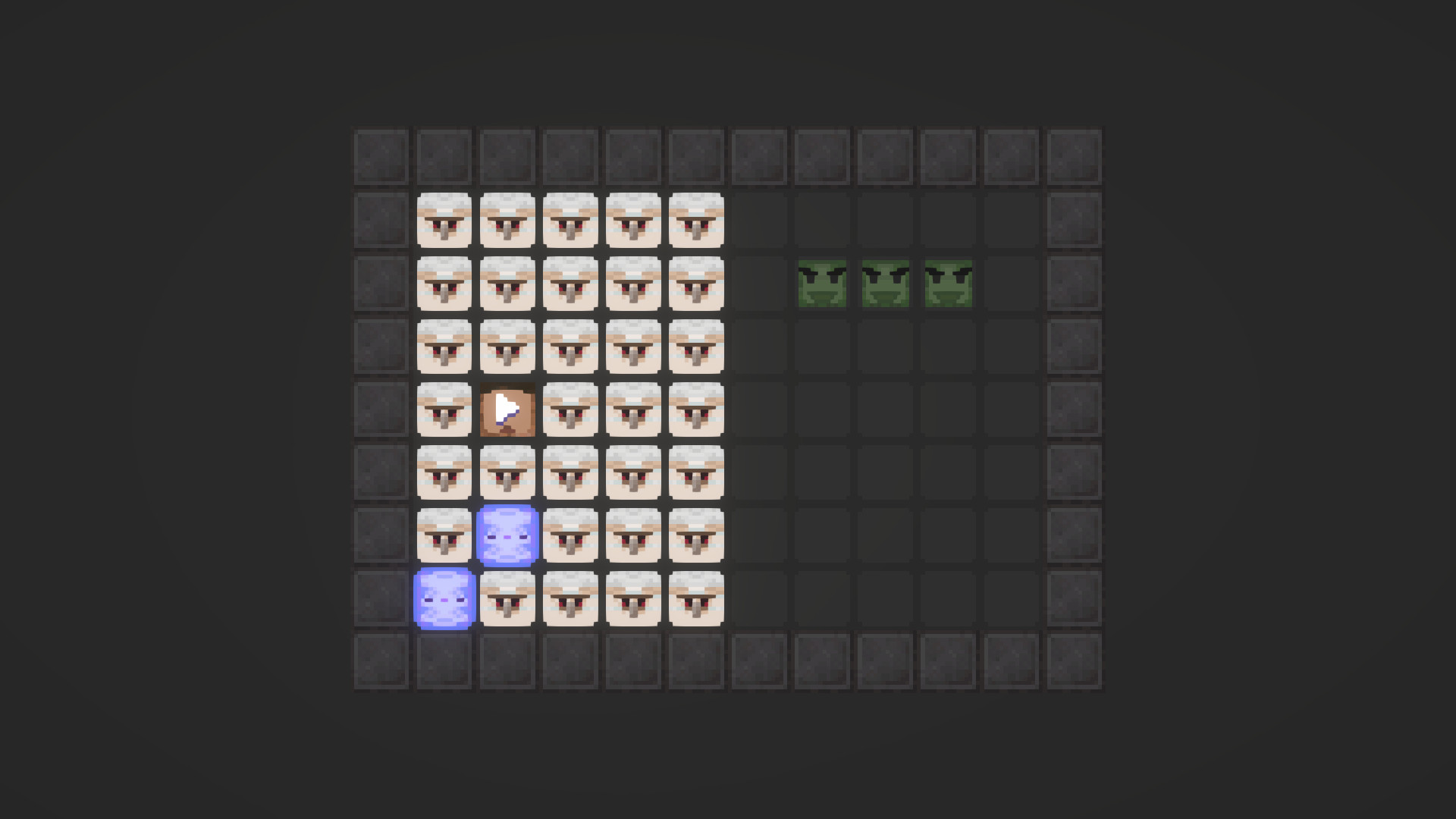Click the empty floor cell below the zombie row

click(883, 347)
